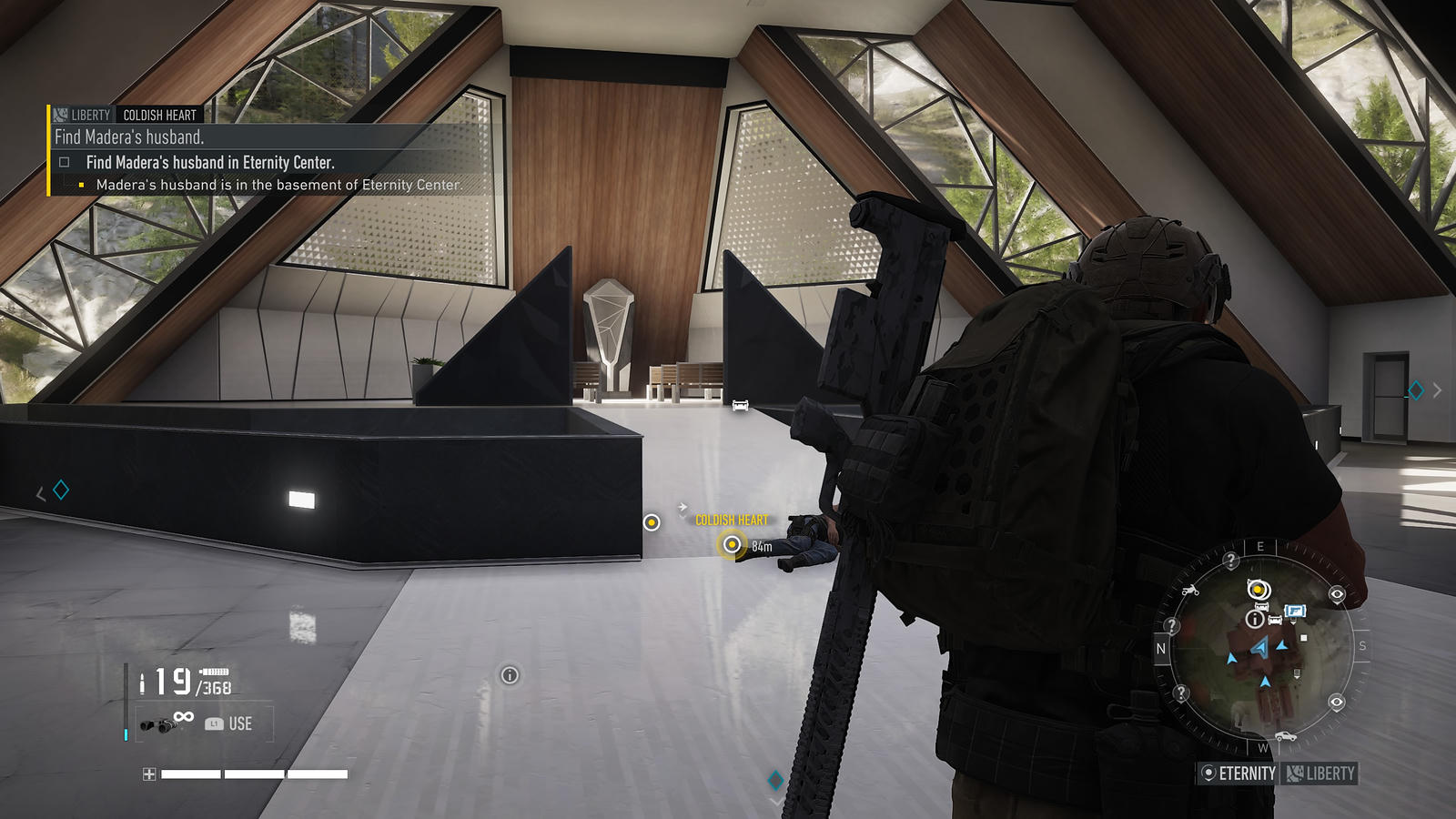Select the Find Madera's husband objective checkbox
Viewport: 1456px width, 819px height.
coord(65,163)
